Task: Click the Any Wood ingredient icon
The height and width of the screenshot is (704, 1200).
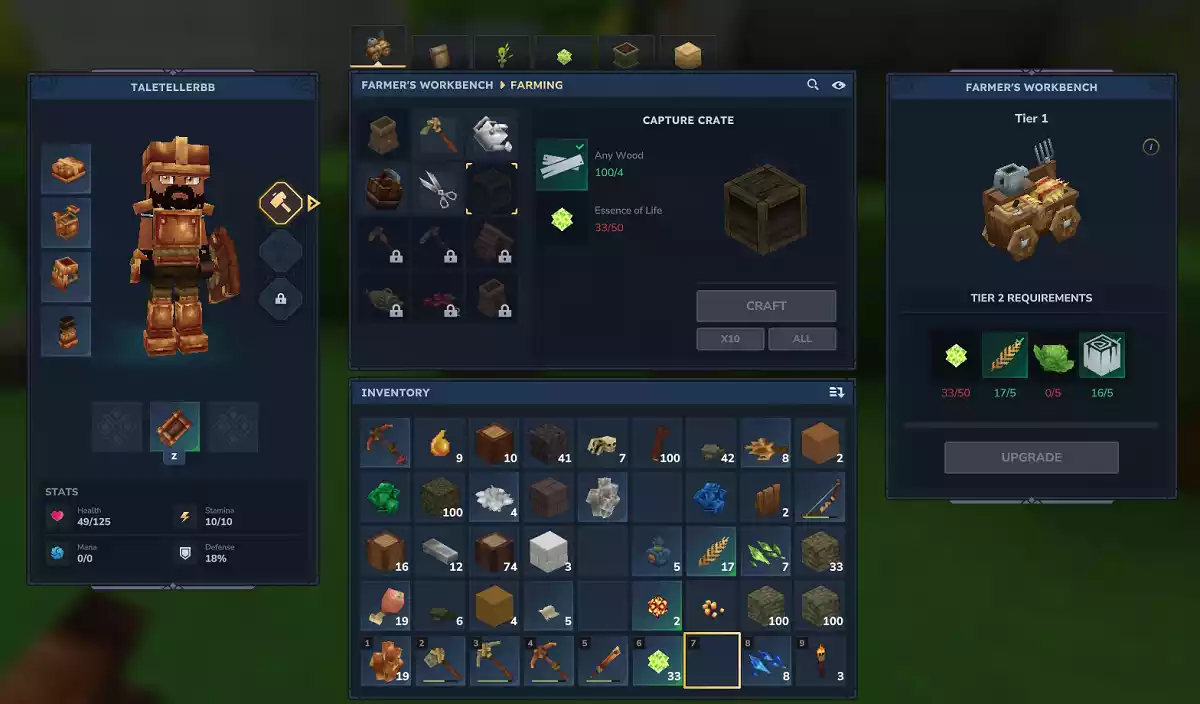Action: click(562, 164)
